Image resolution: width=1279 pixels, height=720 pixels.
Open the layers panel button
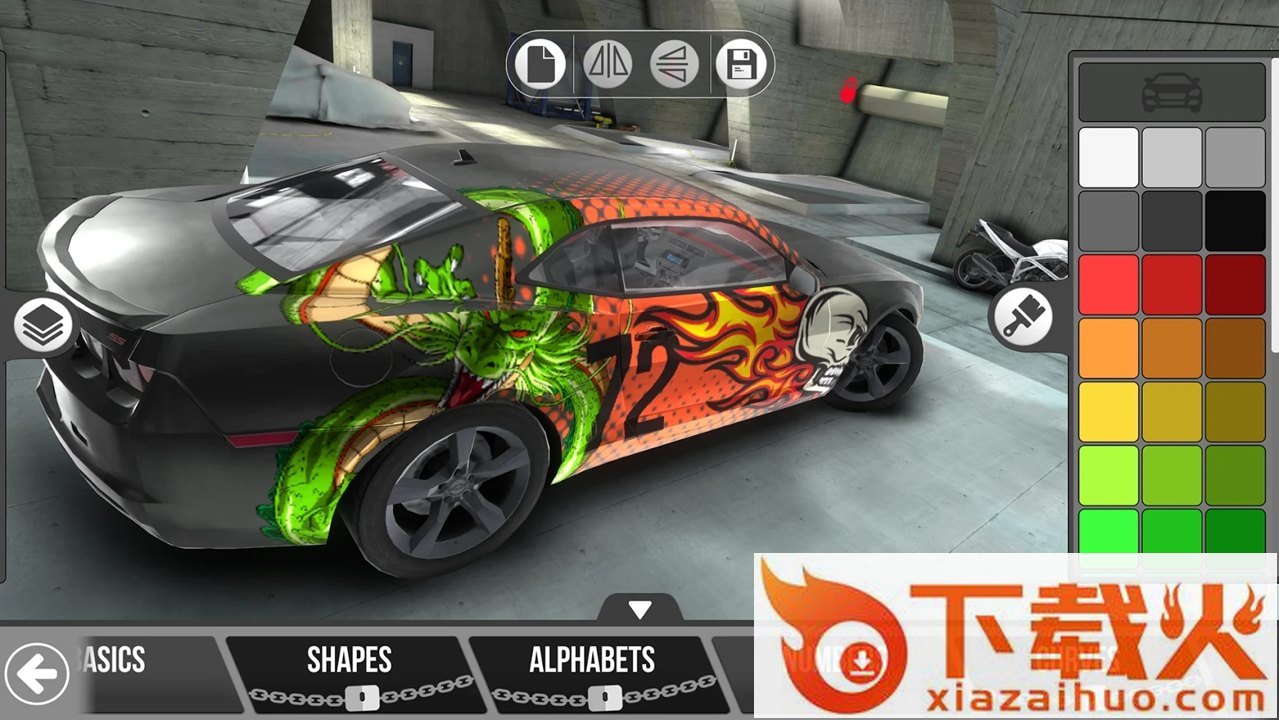(43, 325)
